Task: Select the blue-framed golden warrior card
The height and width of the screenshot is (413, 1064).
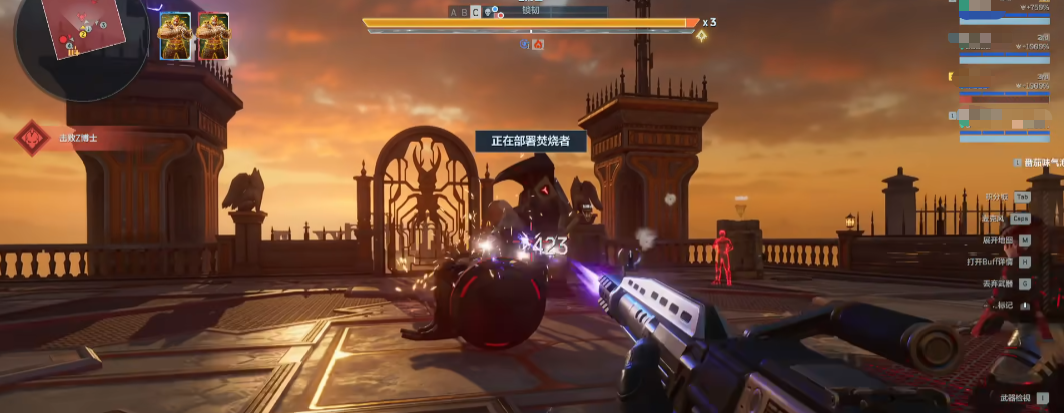Action: 175,36
